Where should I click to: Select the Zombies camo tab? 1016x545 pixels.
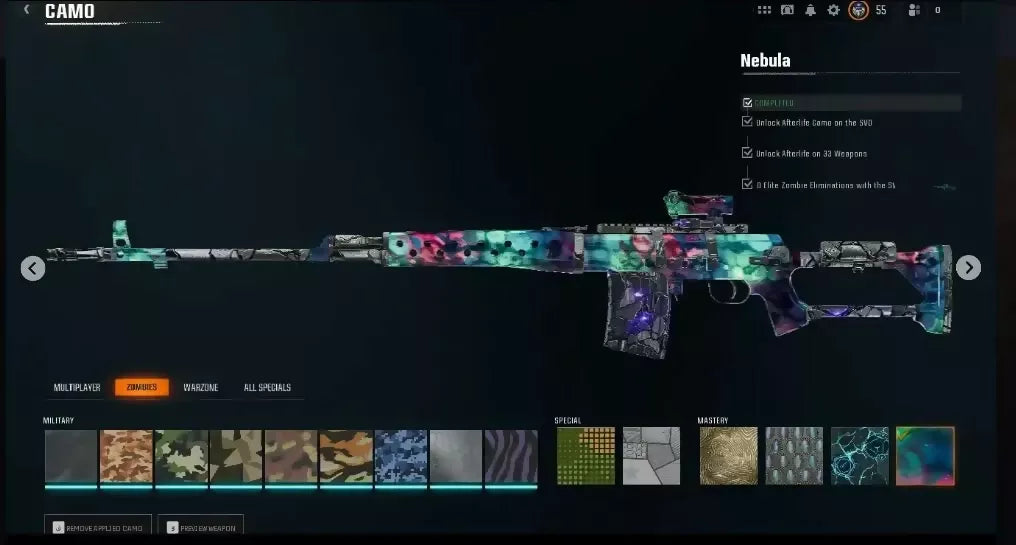tap(142, 387)
